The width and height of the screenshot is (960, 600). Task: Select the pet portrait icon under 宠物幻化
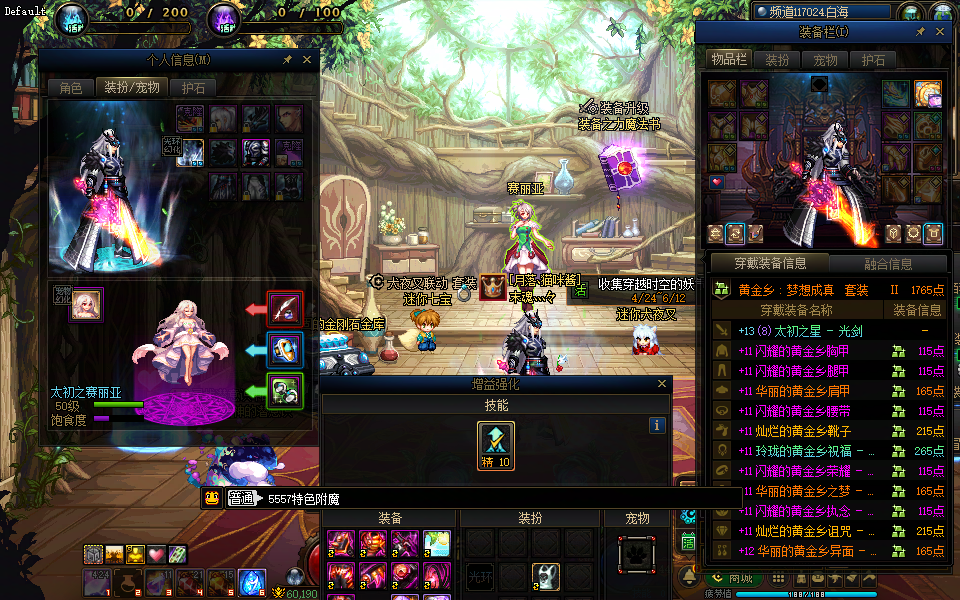click(x=86, y=306)
